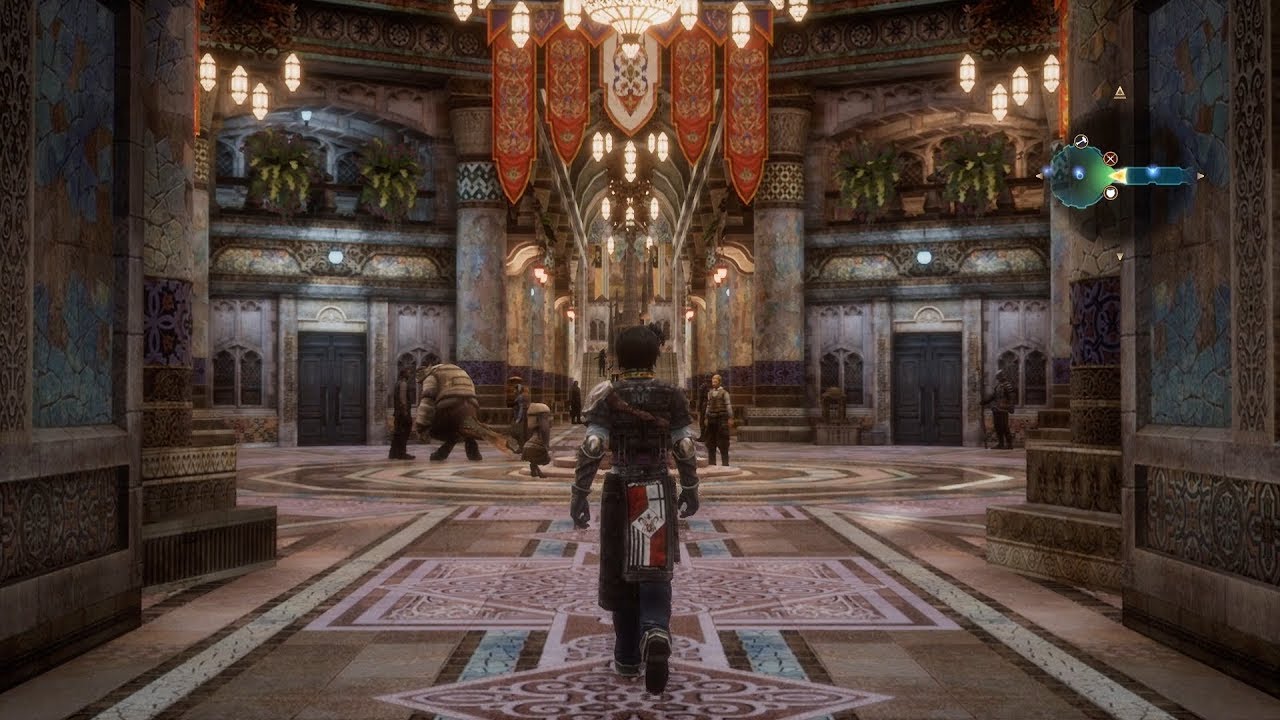Select the crossed swords marker on the minimap
Image resolution: width=1280 pixels, height=720 pixels.
point(1110,157)
